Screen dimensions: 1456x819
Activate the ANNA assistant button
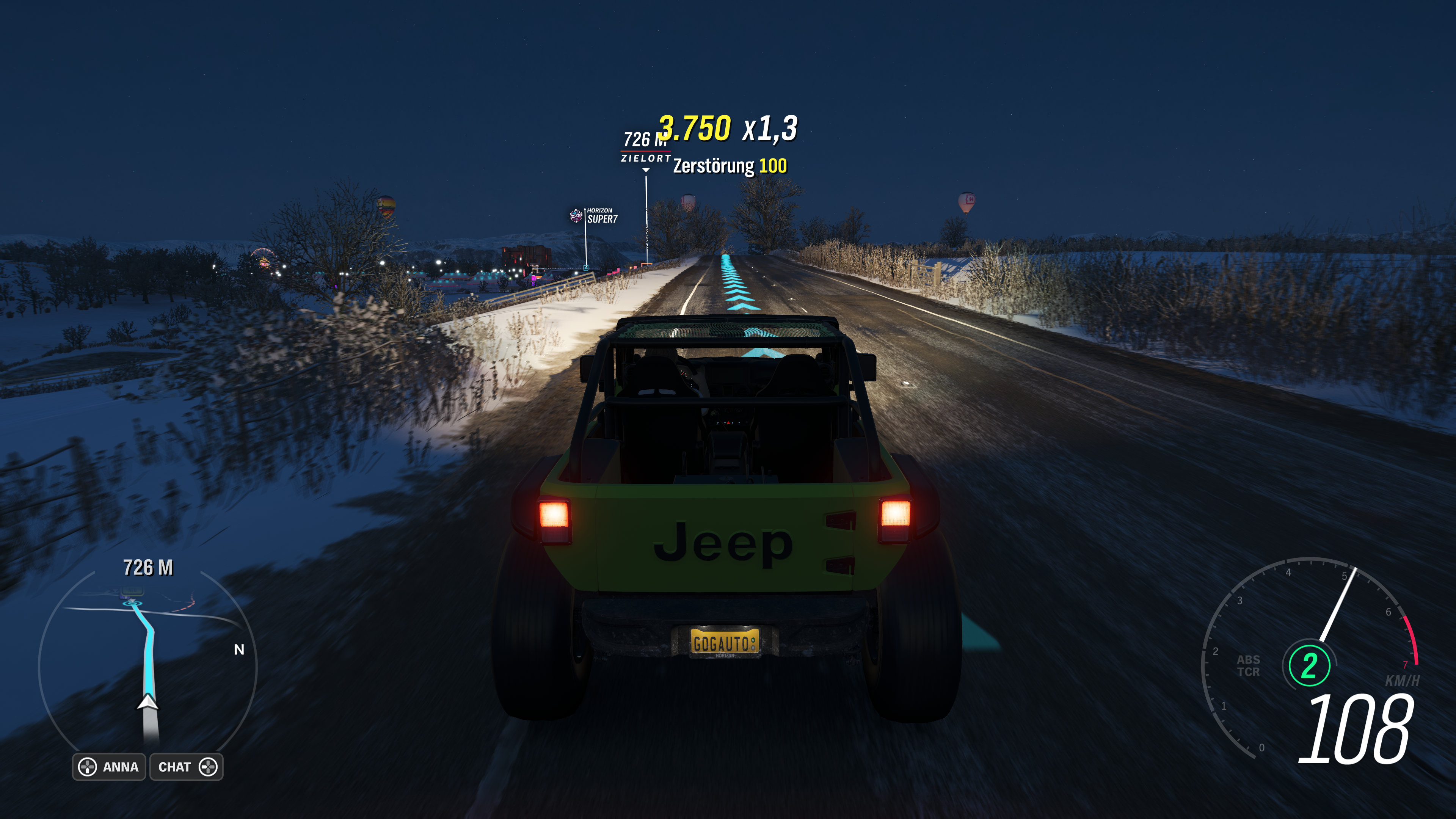point(109,767)
